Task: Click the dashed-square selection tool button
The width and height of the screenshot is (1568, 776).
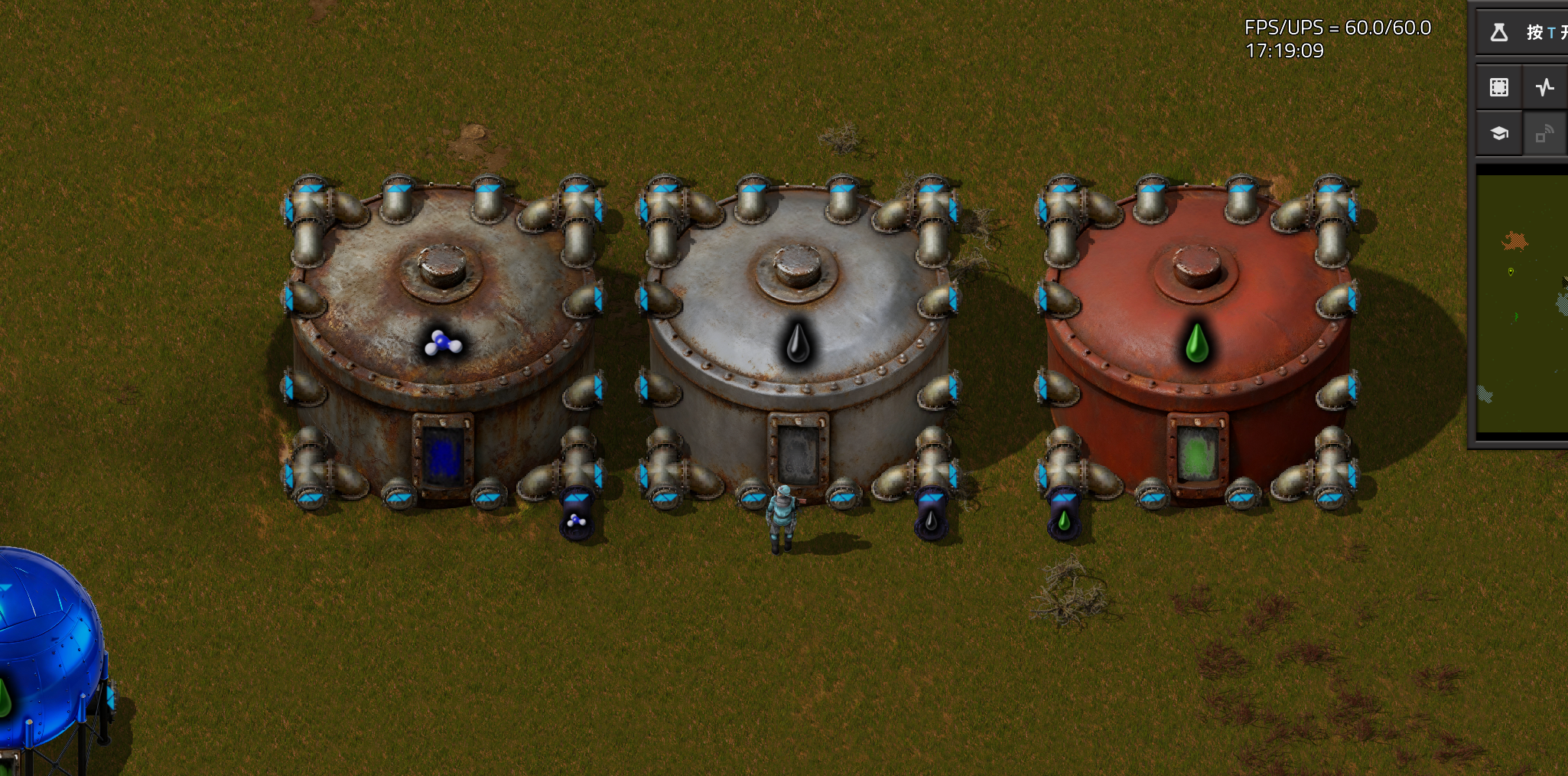Action: click(1498, 87)
